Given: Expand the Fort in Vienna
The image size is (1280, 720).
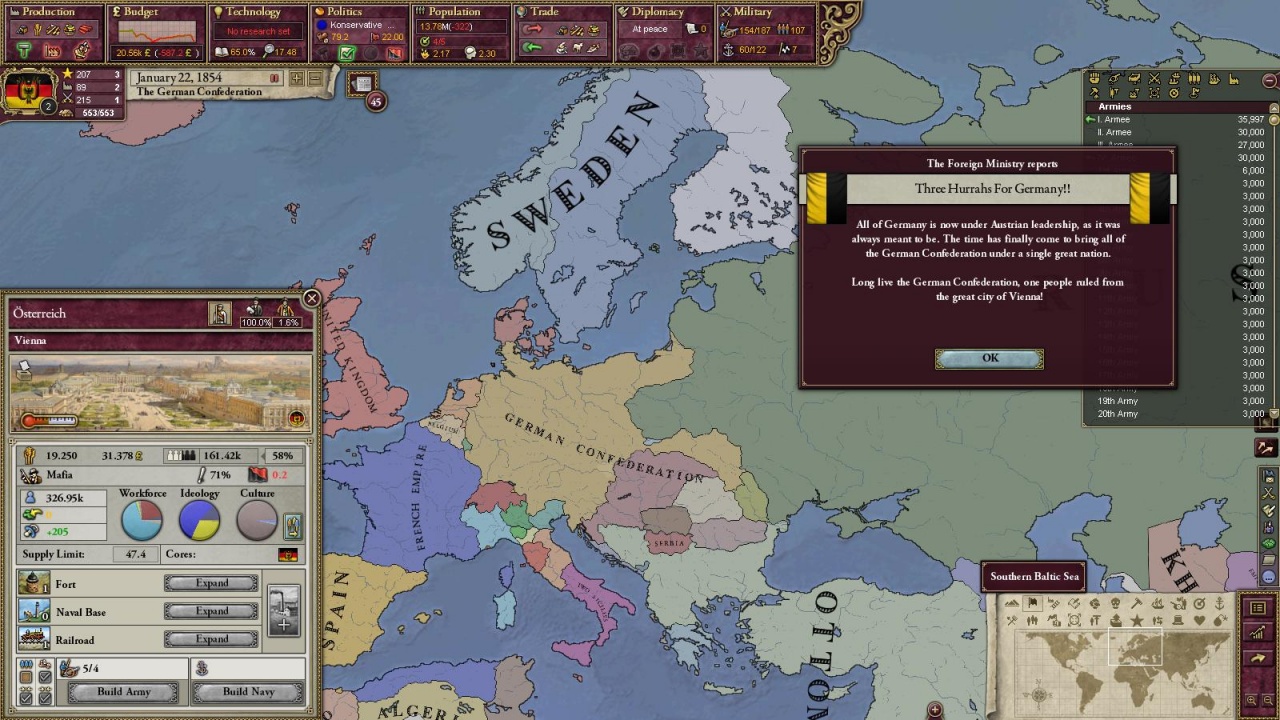Looking at the screenshot, I should [x=211, y=583].
